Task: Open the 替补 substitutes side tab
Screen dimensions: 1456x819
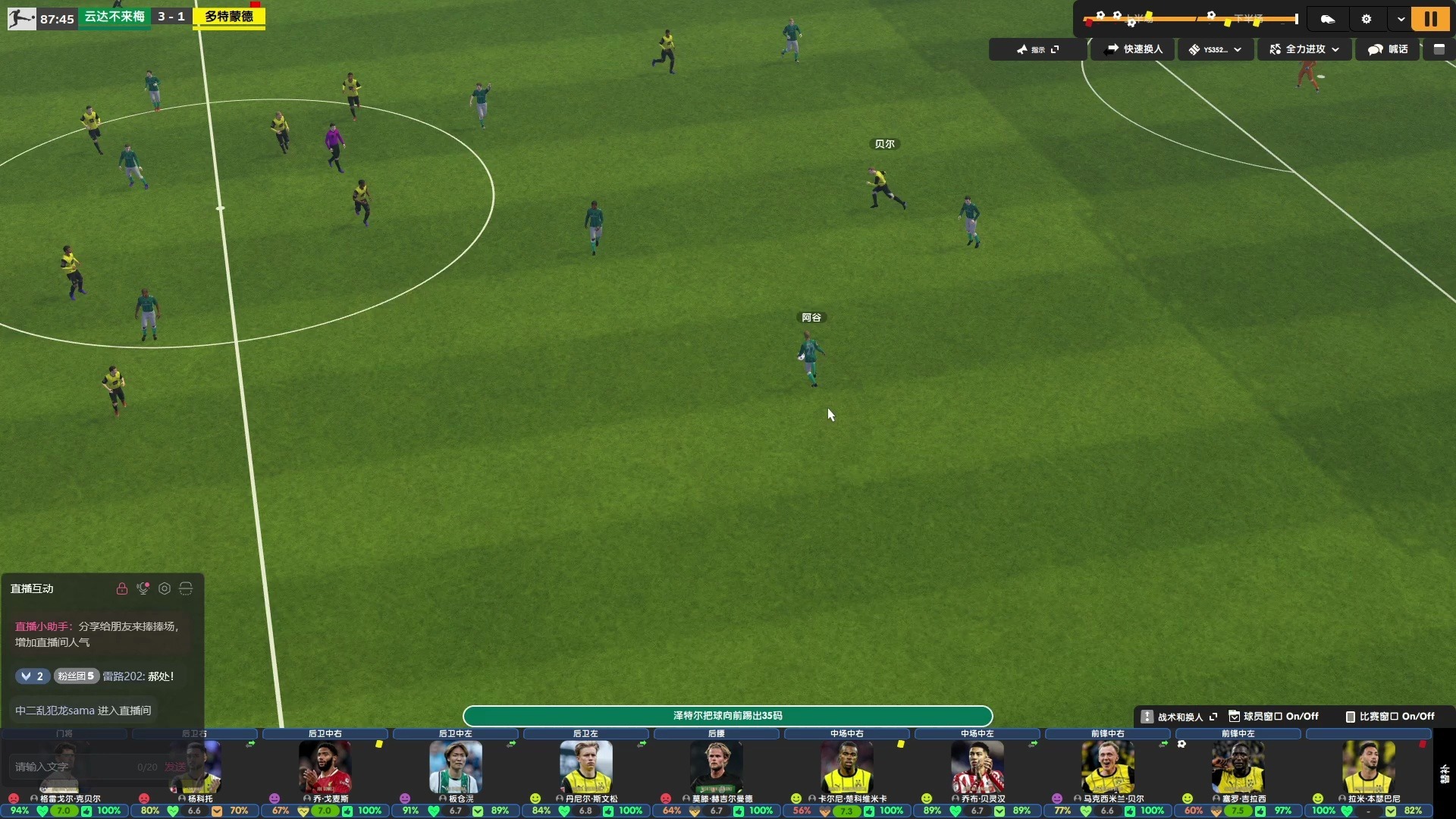Action: [1445, 773]
